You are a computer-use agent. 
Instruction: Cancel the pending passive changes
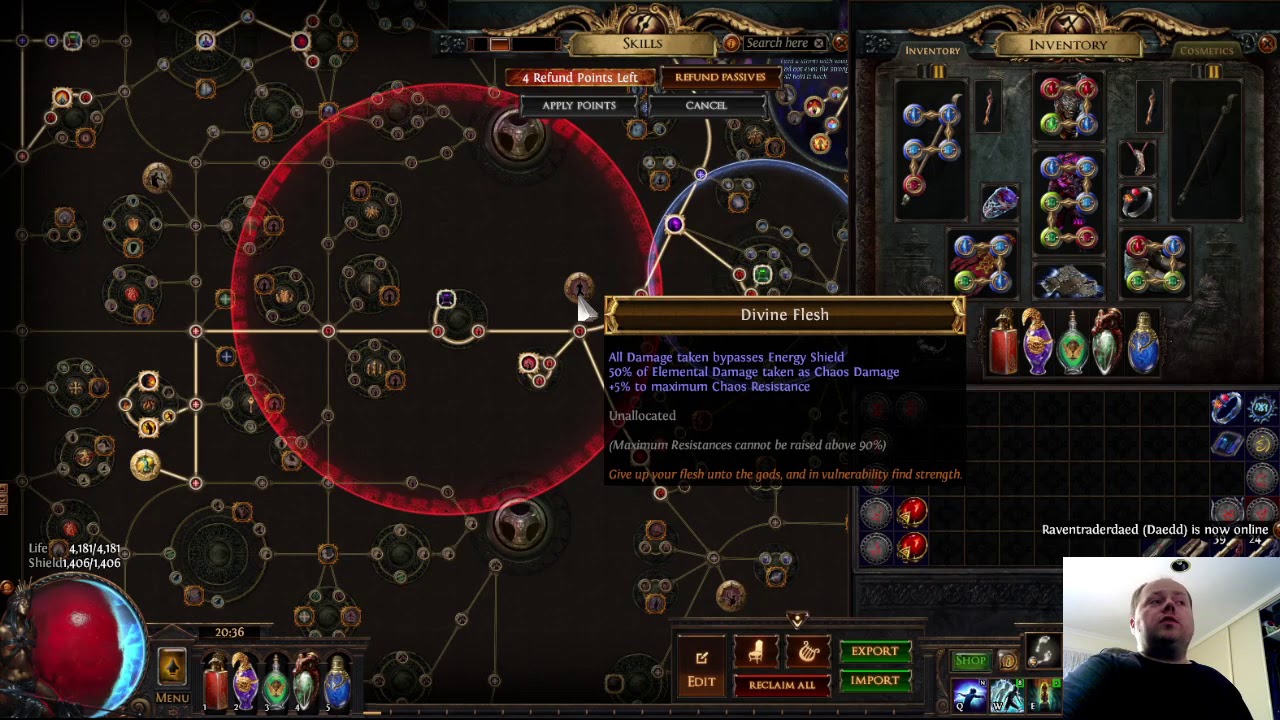[705, 105]
